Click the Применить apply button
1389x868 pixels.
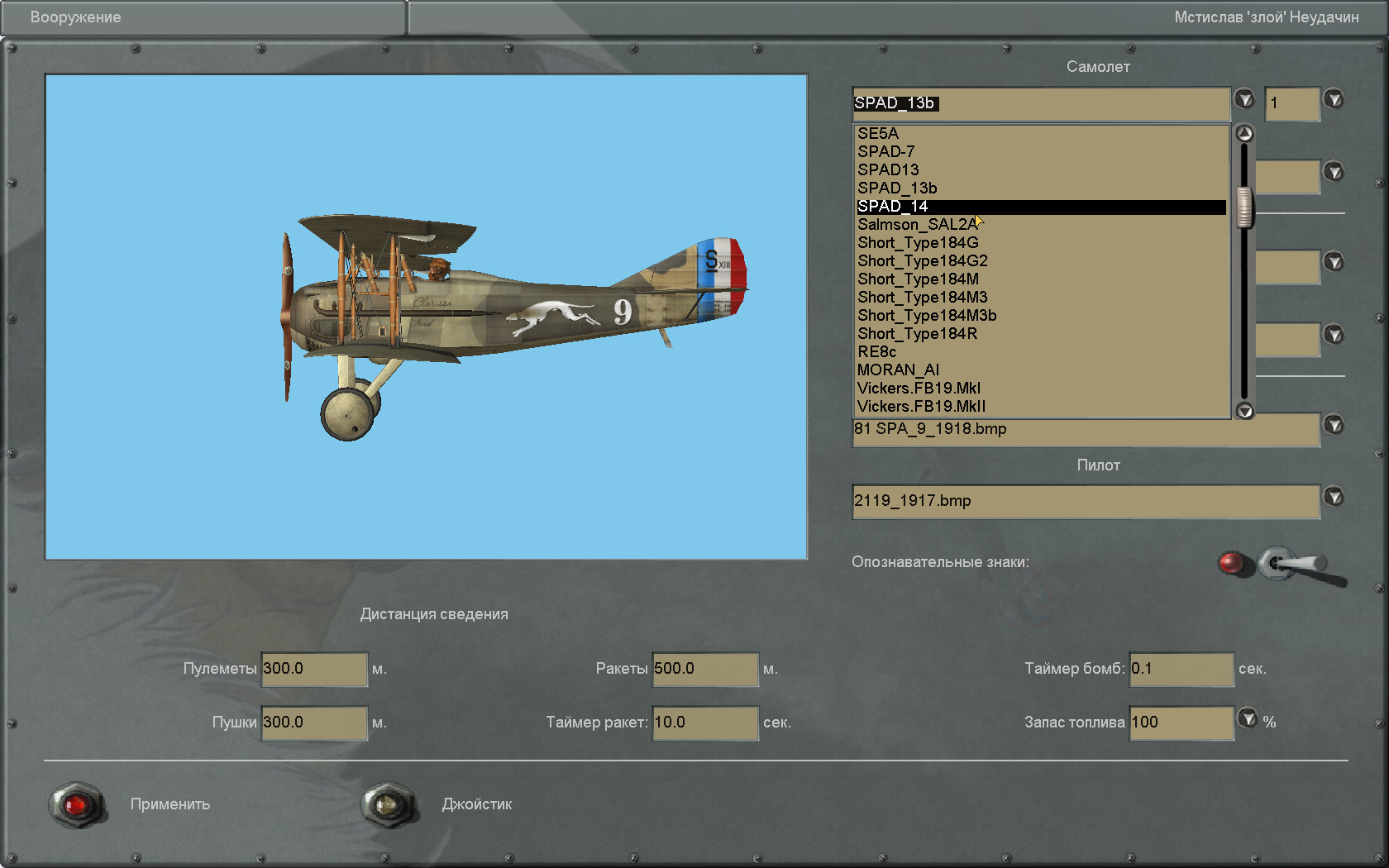click(77, 804)
